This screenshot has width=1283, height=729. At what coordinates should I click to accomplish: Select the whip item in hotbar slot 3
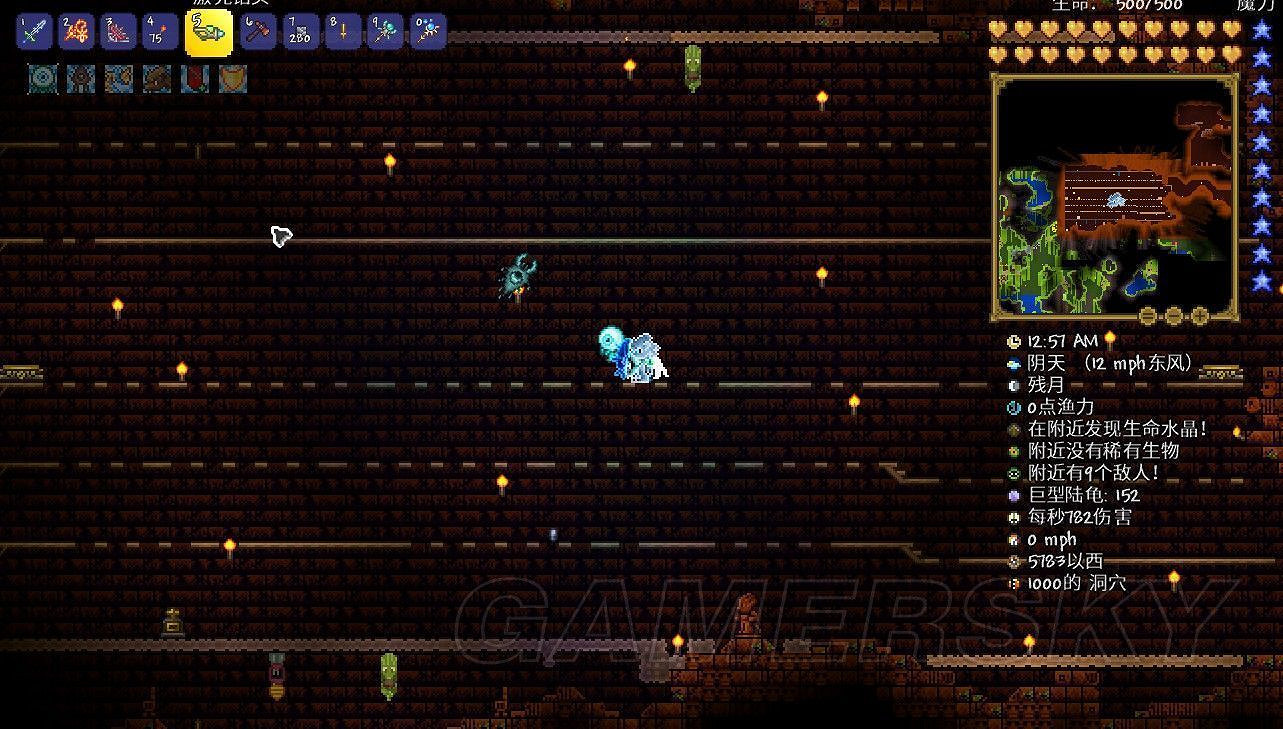(x=119, y=31)
